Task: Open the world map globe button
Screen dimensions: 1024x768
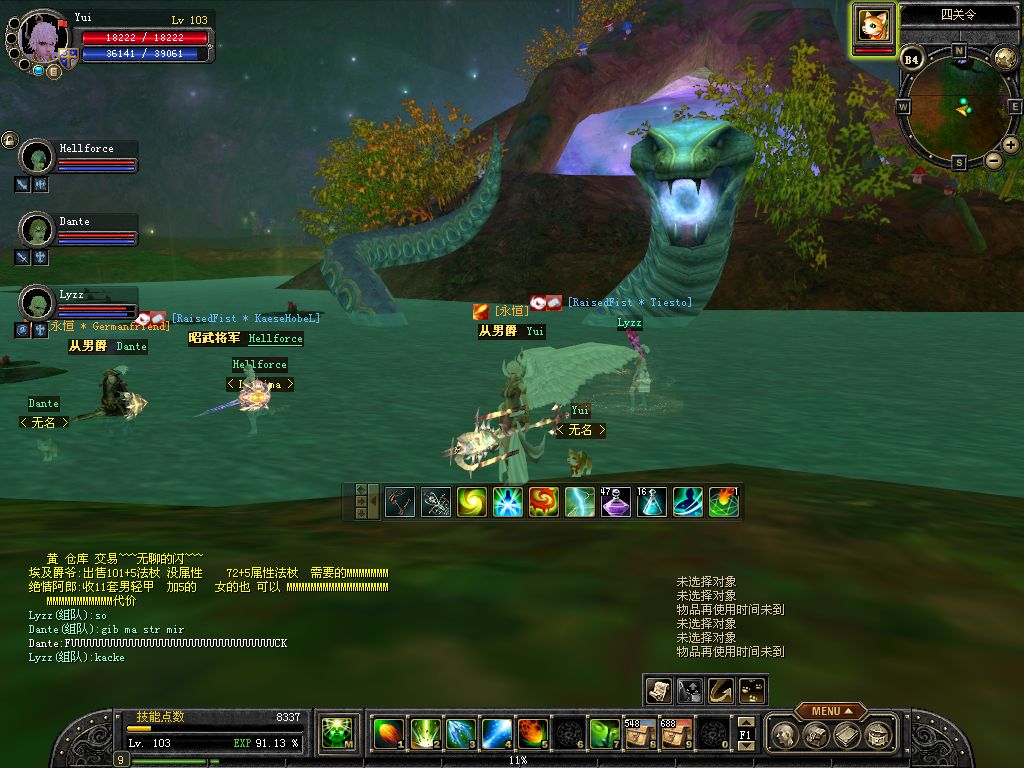Action: (x=1005, y=58)
